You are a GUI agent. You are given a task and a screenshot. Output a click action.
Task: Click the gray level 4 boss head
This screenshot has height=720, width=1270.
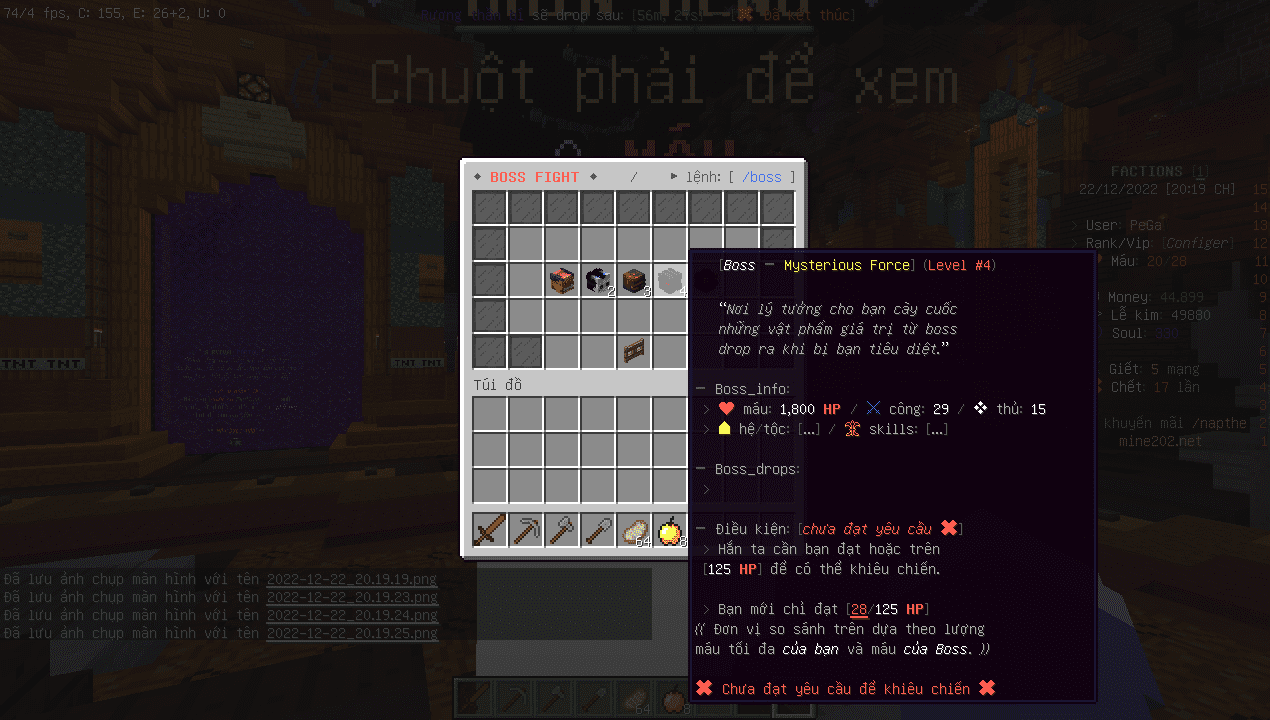670,280
